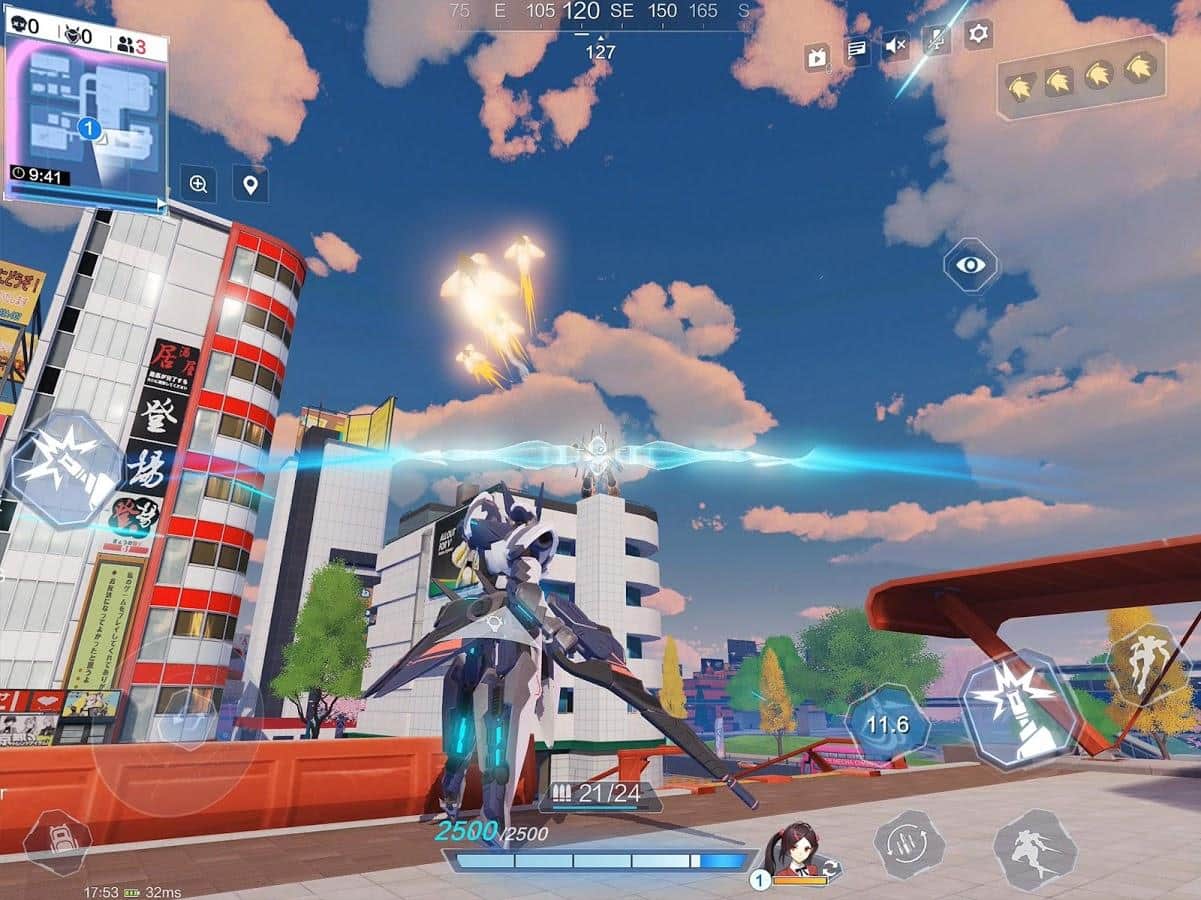Toggle the muted speaker sound icon
Viewport: 1201px width, 900px height.
(x=896, y=45)
